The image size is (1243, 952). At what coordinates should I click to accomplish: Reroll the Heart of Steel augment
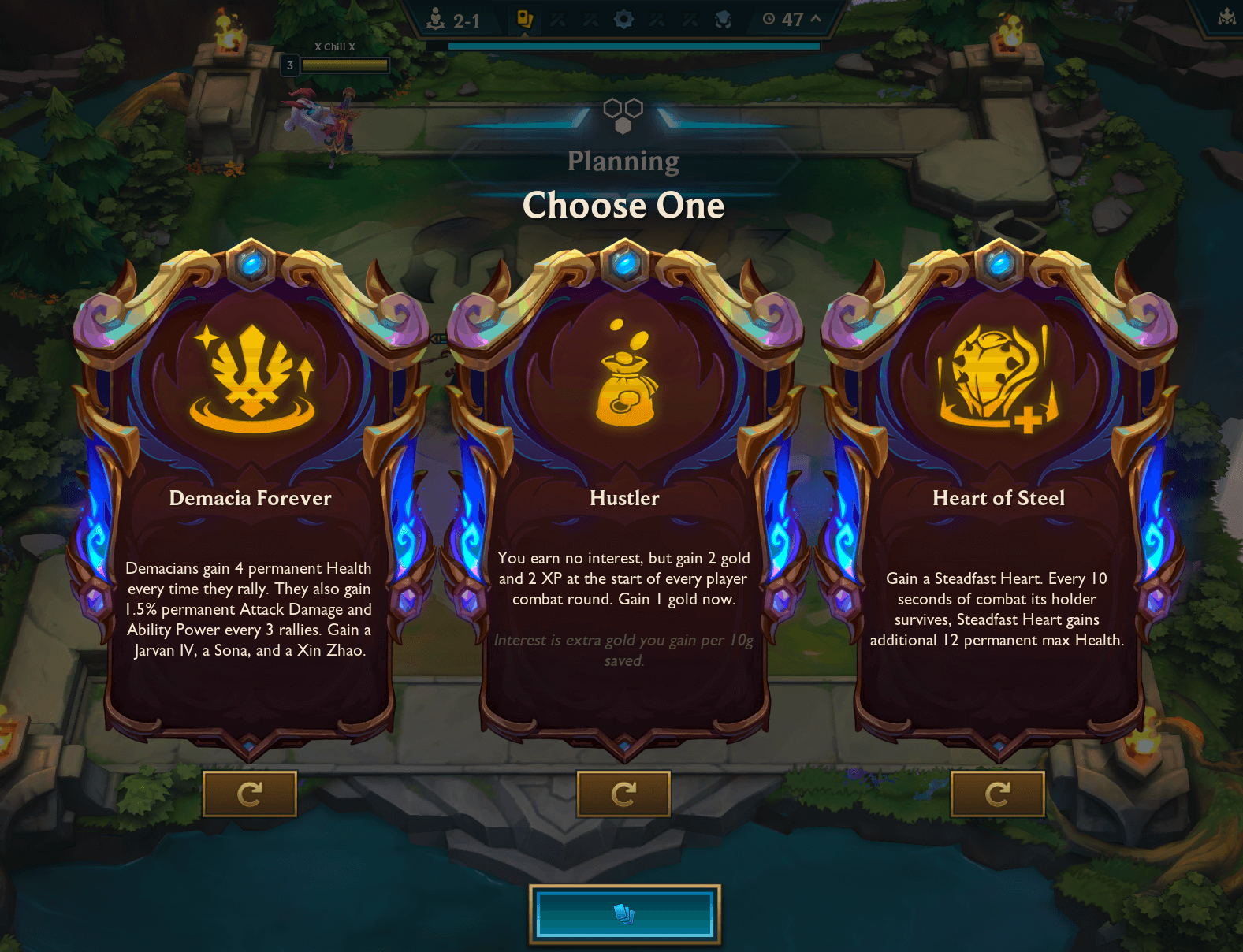(998, 794)
